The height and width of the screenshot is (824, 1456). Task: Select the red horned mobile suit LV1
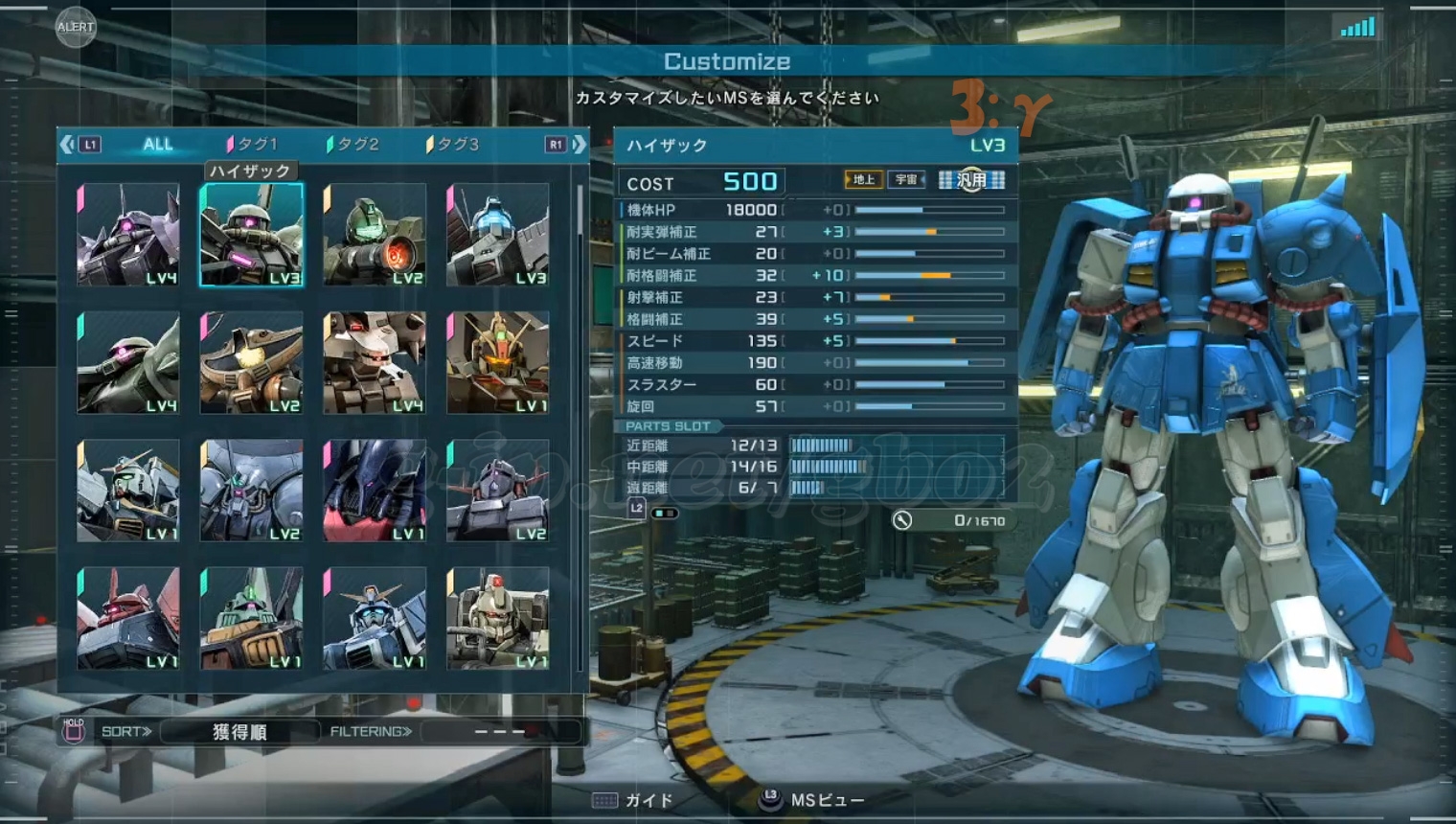[128, 619]
